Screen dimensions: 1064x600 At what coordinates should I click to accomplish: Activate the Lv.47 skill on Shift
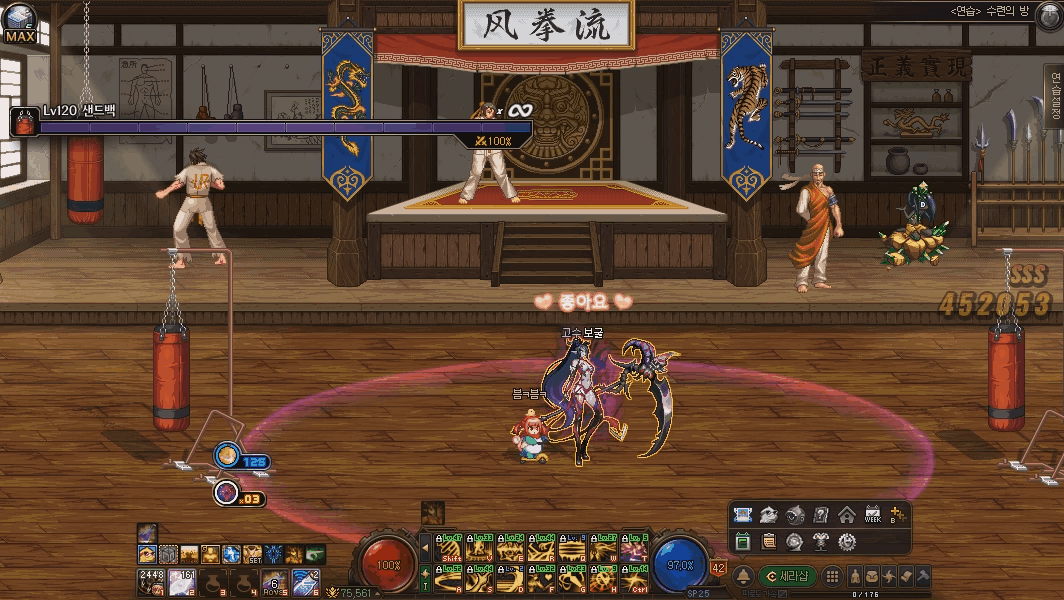point(450,547)
